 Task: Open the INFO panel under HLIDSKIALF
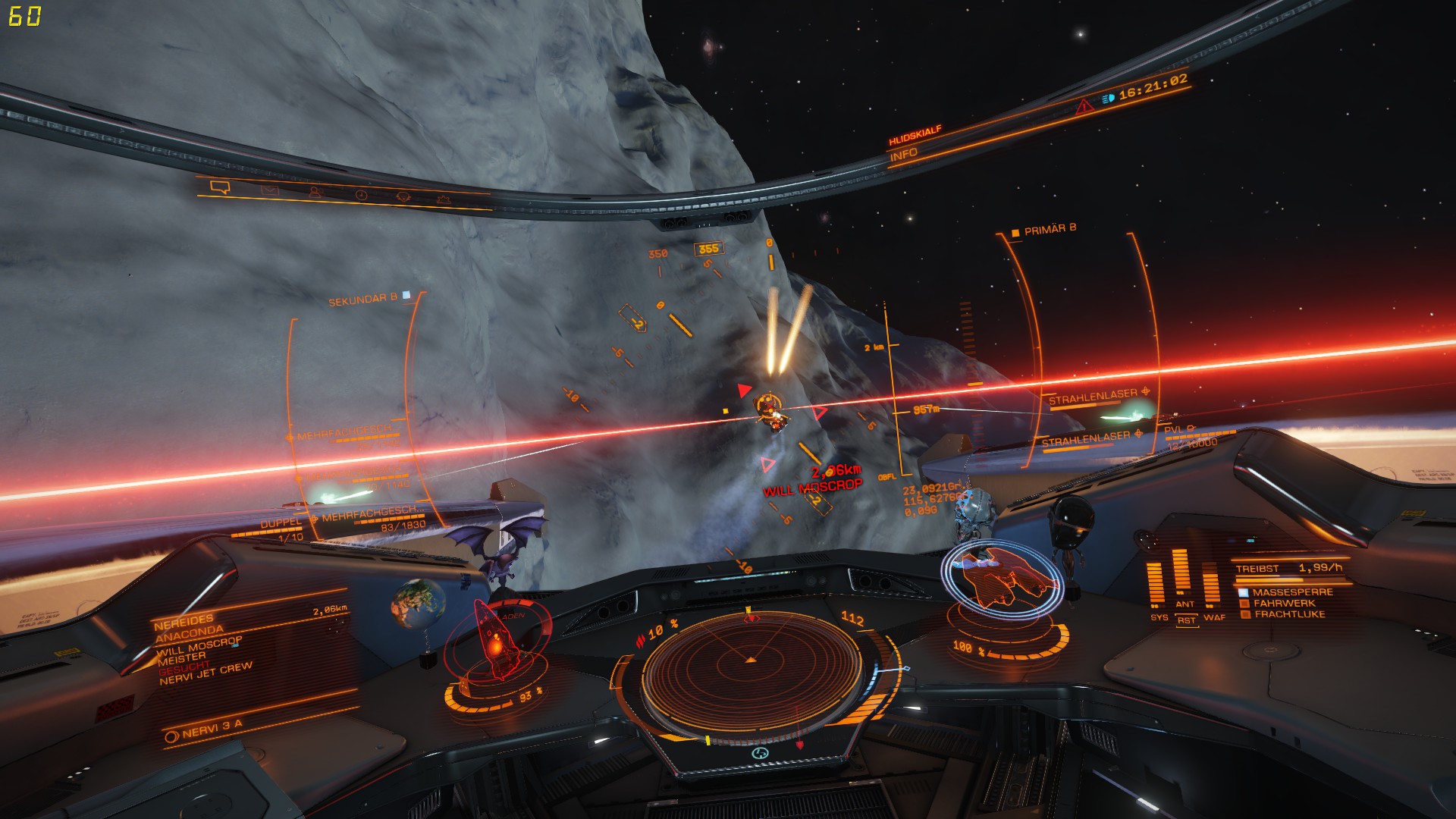pyautogui.click(x=903, y=155)
